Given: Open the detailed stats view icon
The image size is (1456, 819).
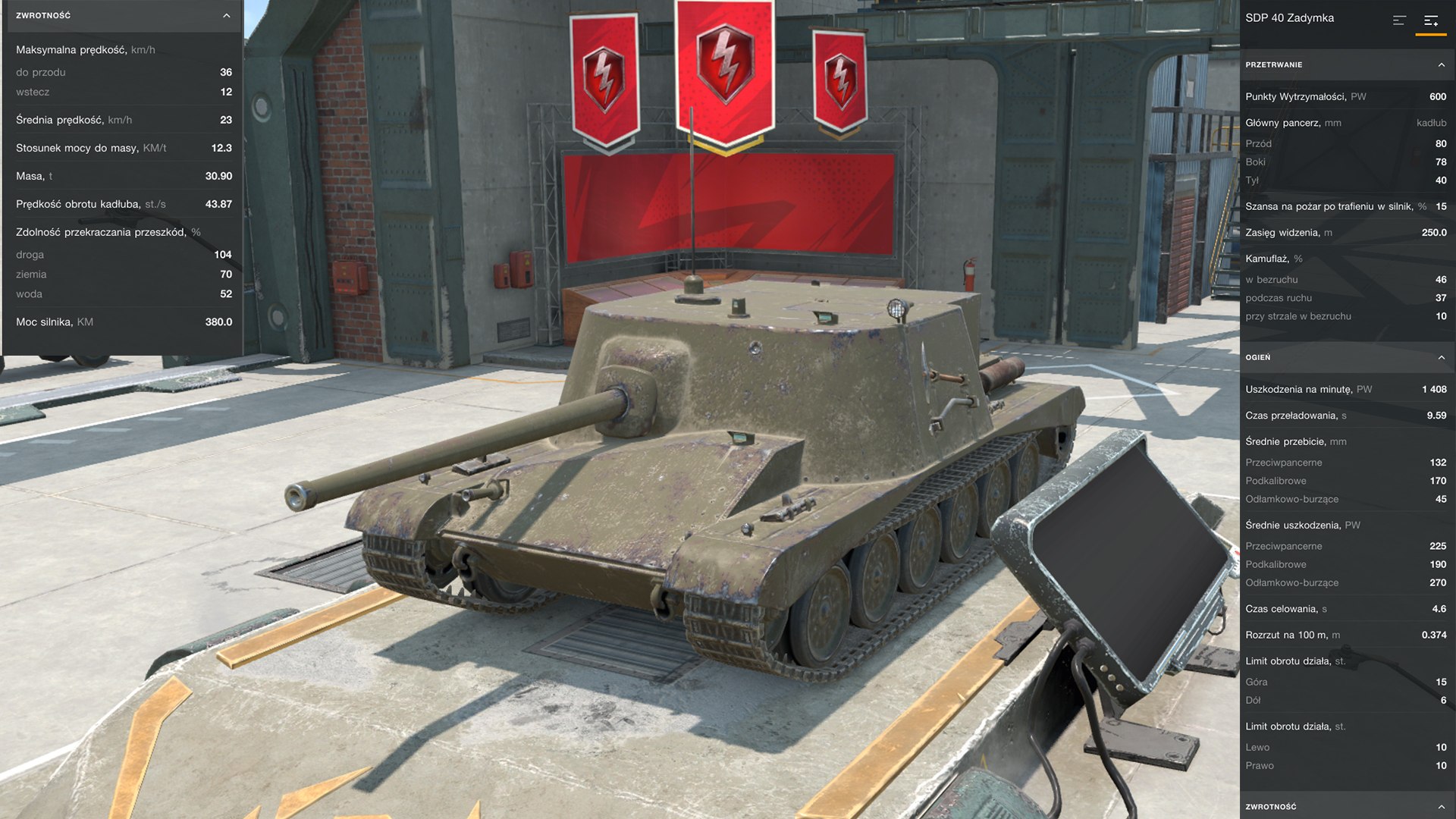Looking at the screenshot, I should pos(1432,20).
